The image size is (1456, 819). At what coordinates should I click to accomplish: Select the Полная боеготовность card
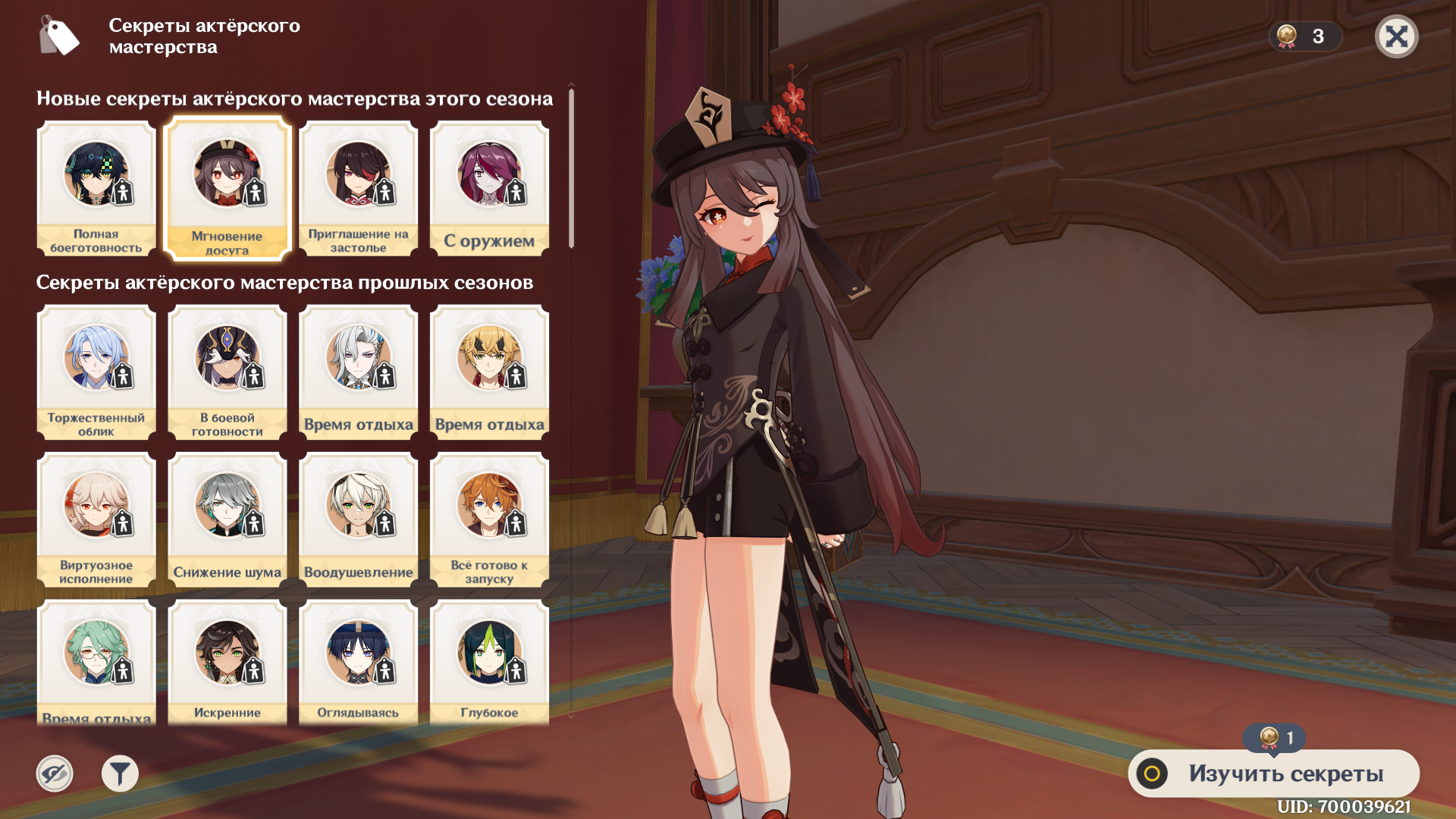[96, 188]
